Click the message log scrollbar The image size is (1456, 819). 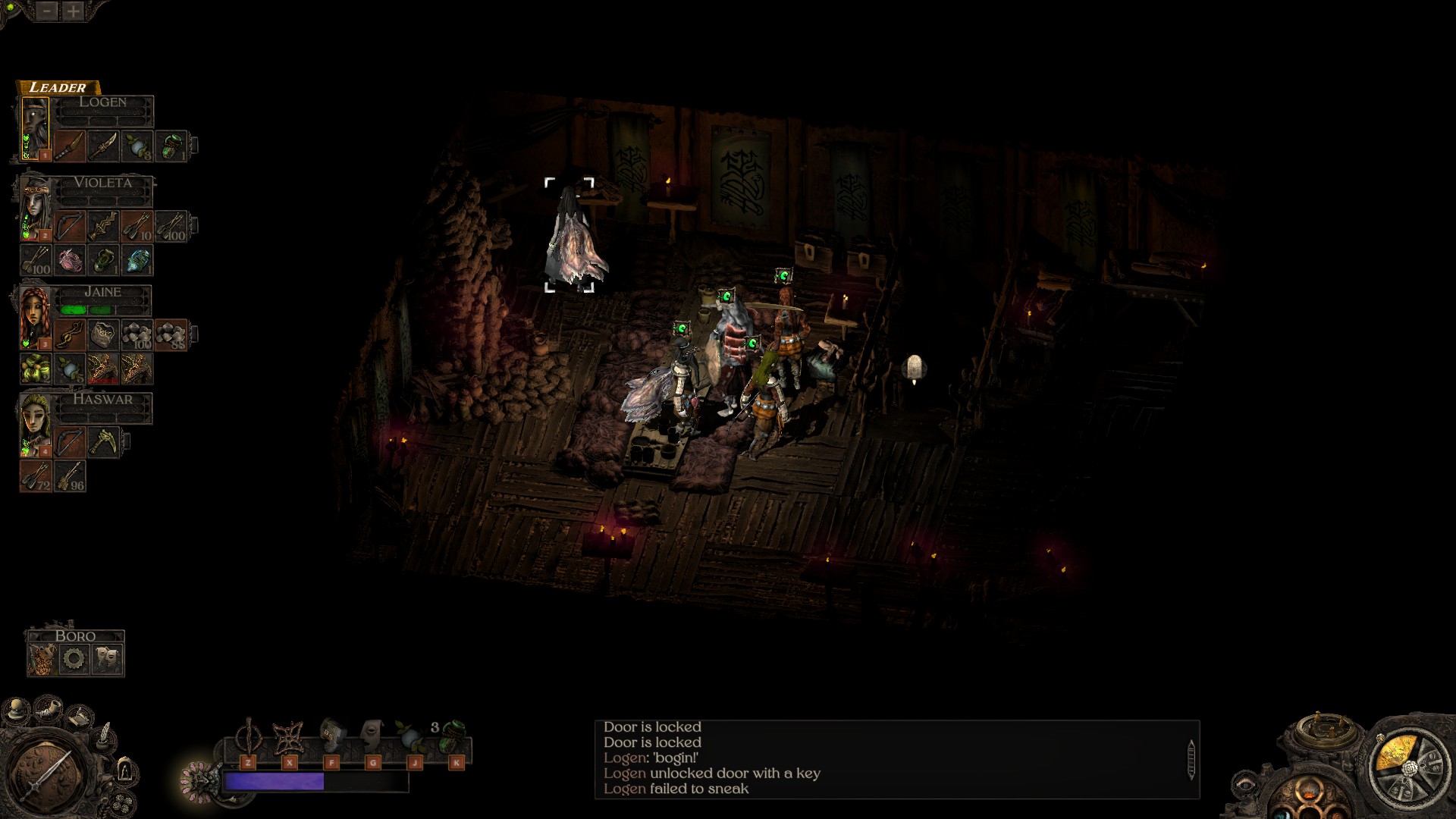(1191, 758)
